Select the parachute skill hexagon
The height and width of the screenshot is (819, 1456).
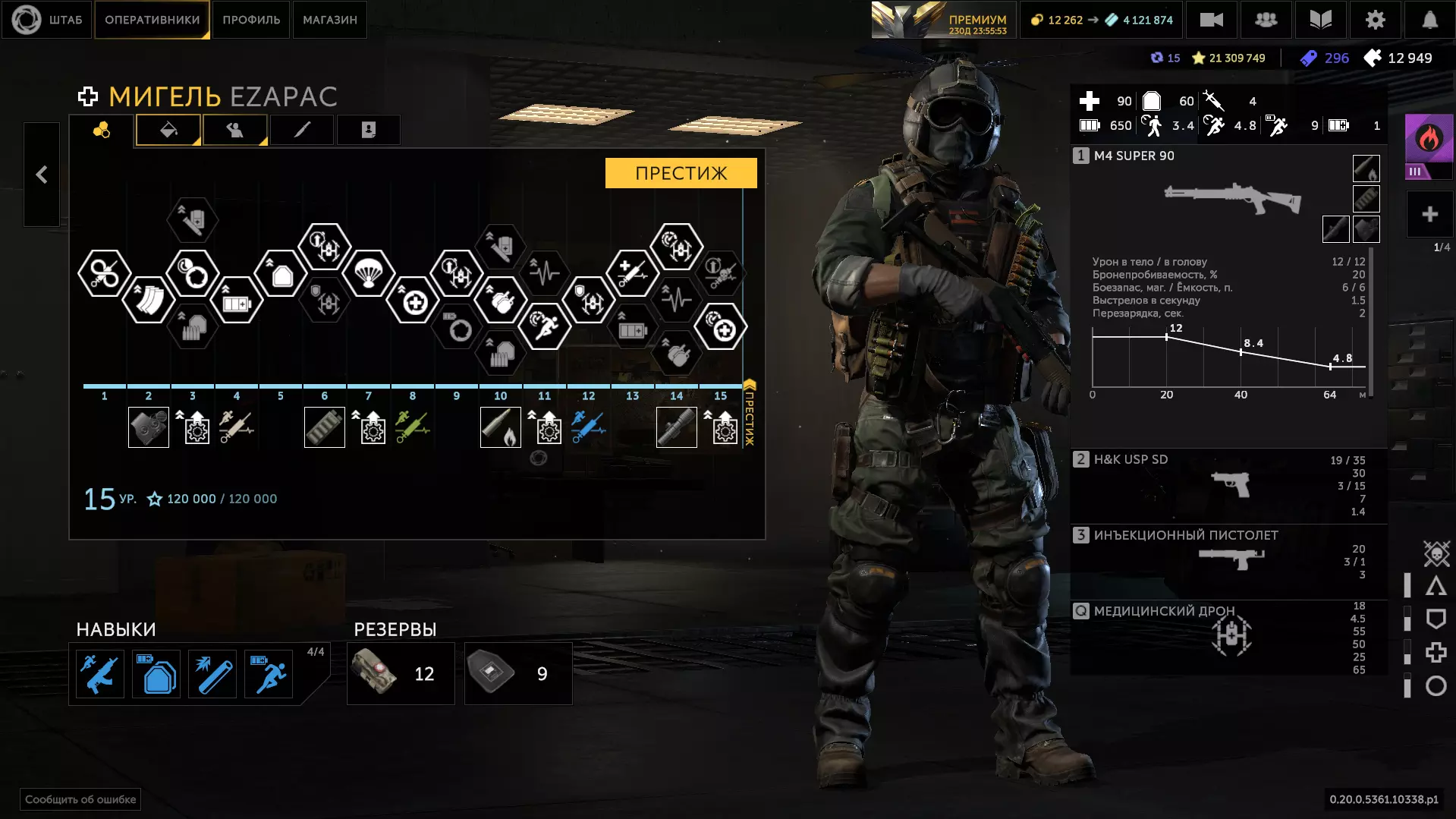pos(369,272)
